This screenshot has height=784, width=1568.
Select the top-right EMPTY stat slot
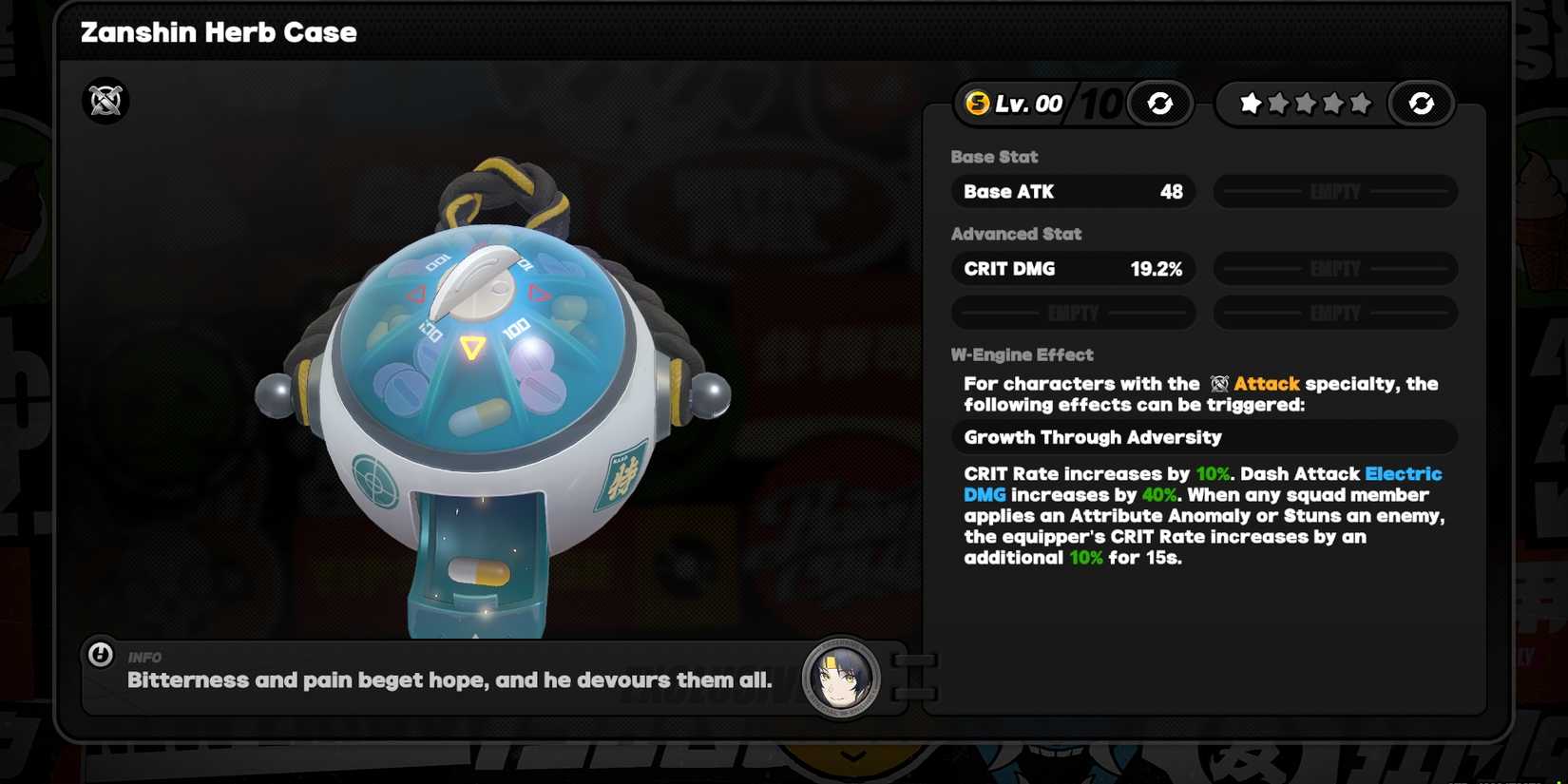pyautogui.click(x=1334, y=191)
